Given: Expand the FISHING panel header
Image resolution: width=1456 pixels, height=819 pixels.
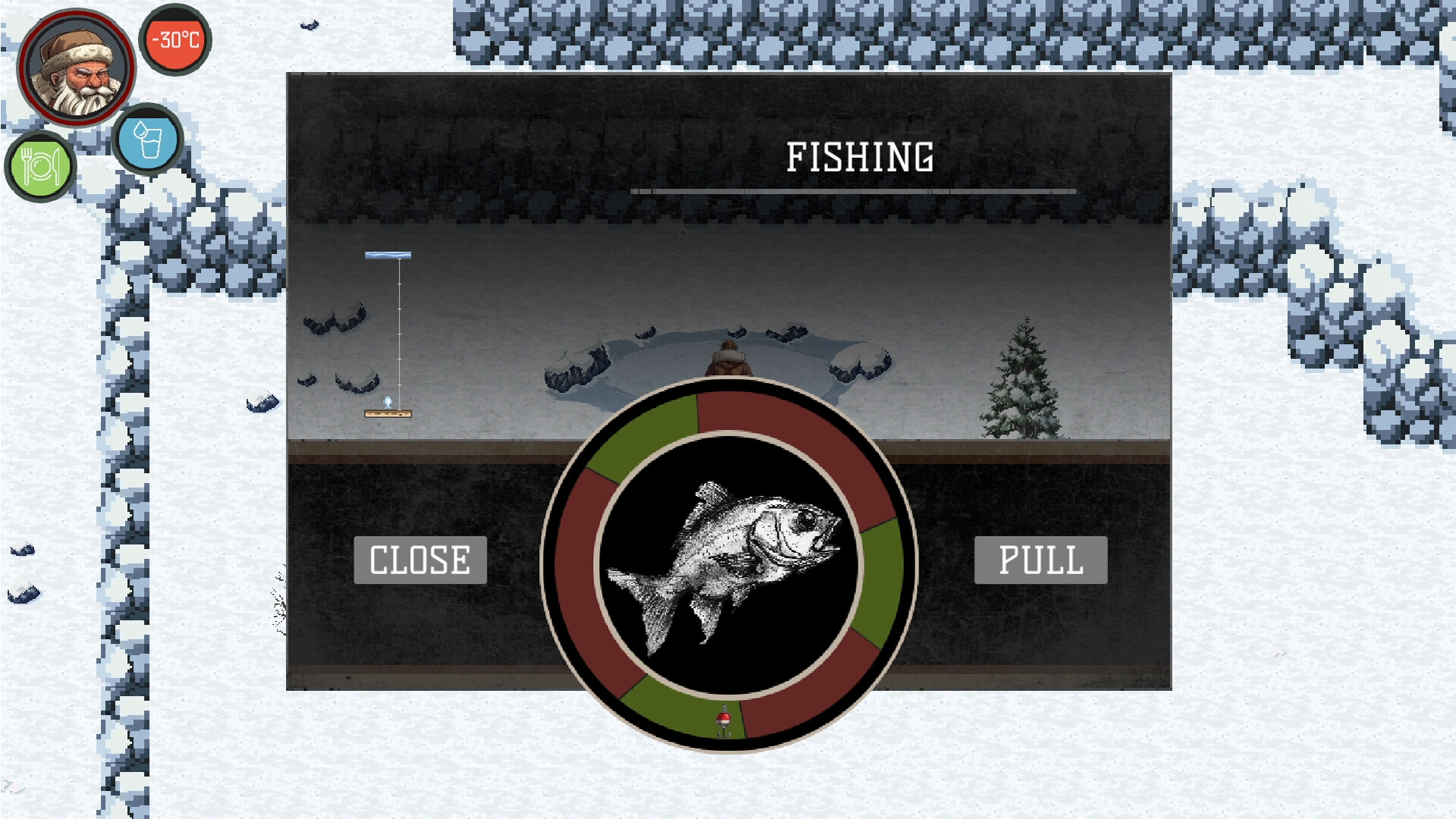Looking at the screenshot, I should tap(861, 155).
